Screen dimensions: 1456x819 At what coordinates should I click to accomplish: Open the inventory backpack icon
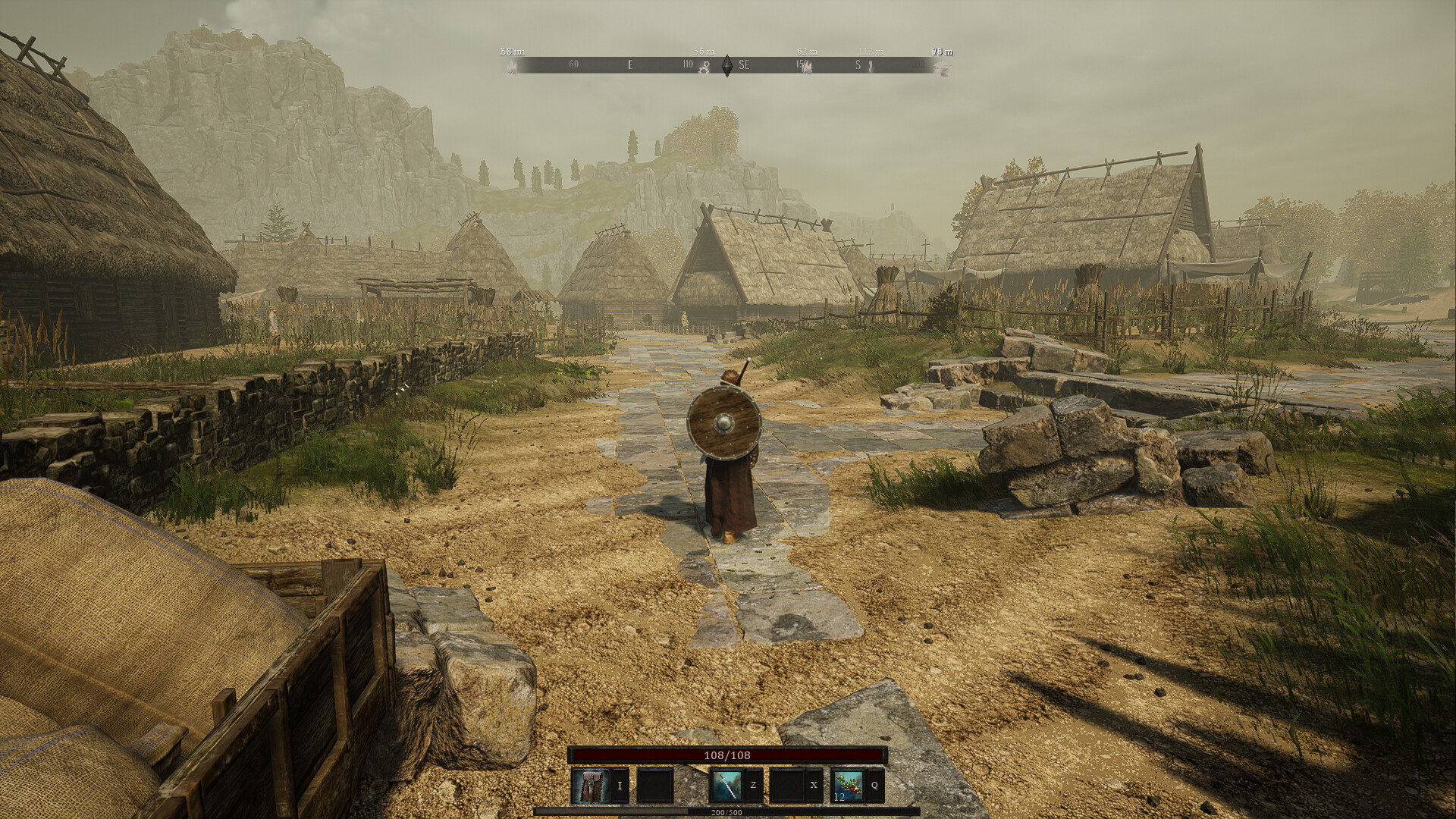[x=591, y=786]
